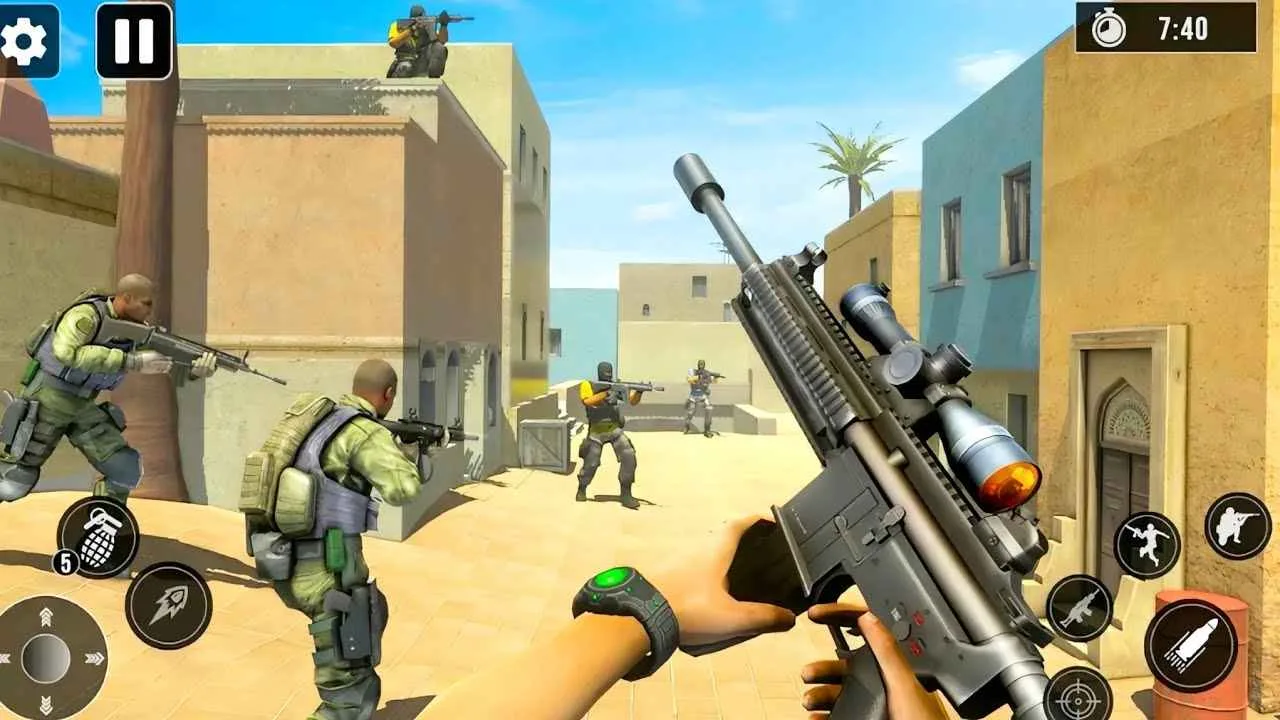Pause the game
The height and width of the screenshot is (720, 1280).
click(134, 41)
